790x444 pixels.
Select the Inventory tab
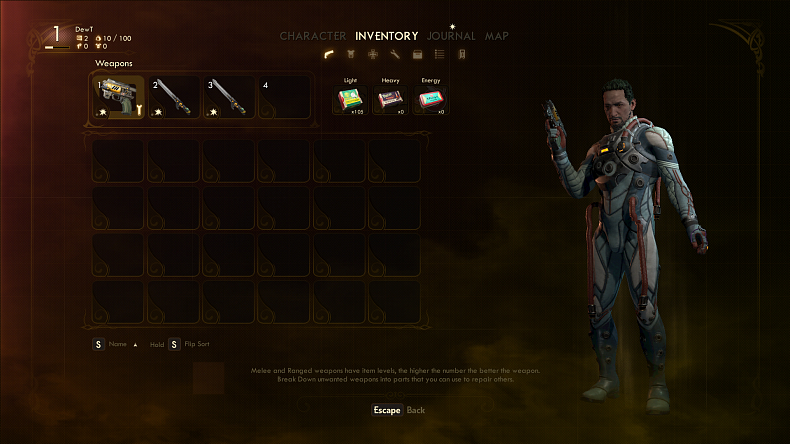pos(386,36)
